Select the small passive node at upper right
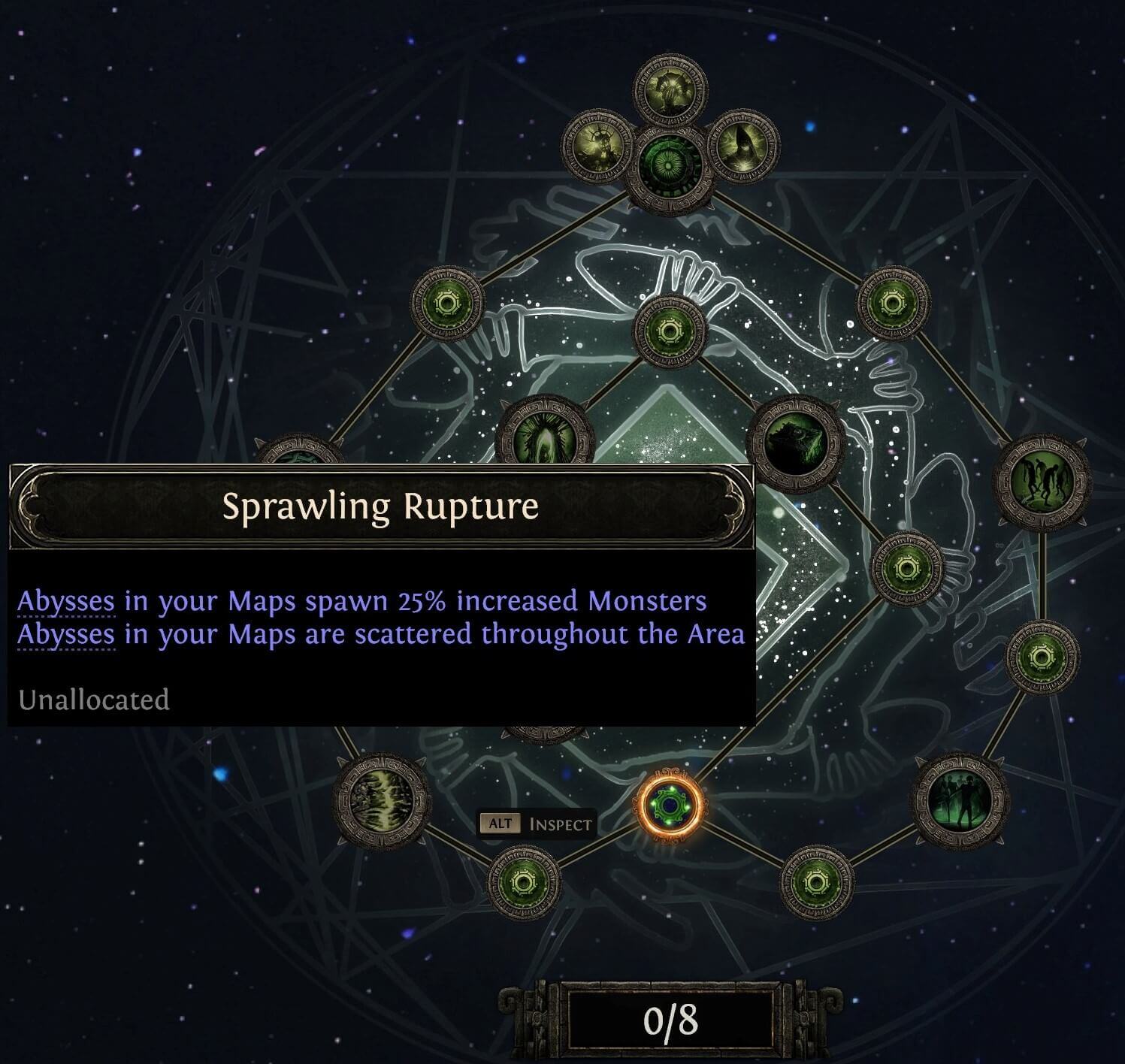The width and height of the screenshot is (1125, 1064). click(893, 304)
